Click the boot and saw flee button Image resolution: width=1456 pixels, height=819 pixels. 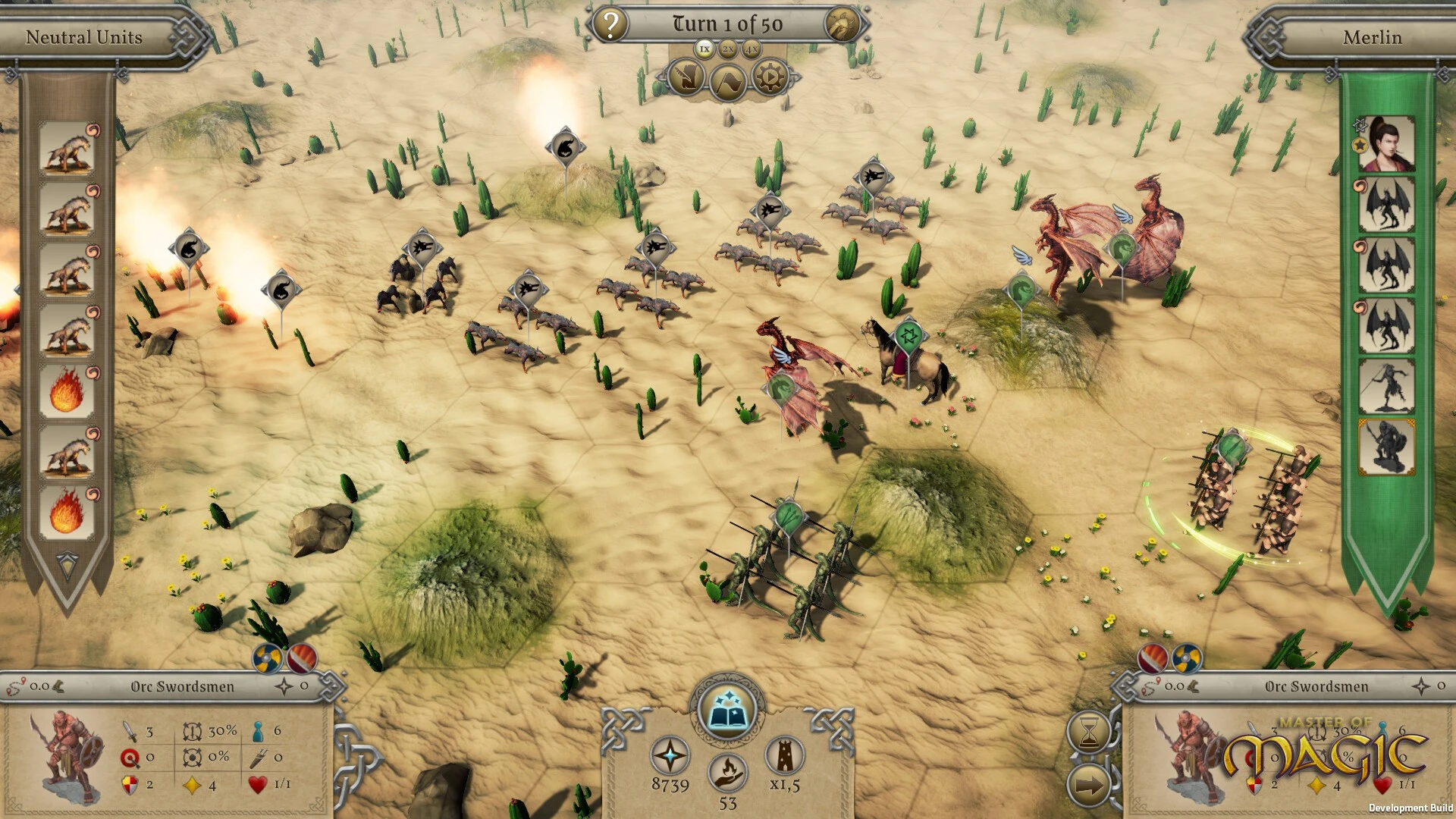tap(686, 78)
